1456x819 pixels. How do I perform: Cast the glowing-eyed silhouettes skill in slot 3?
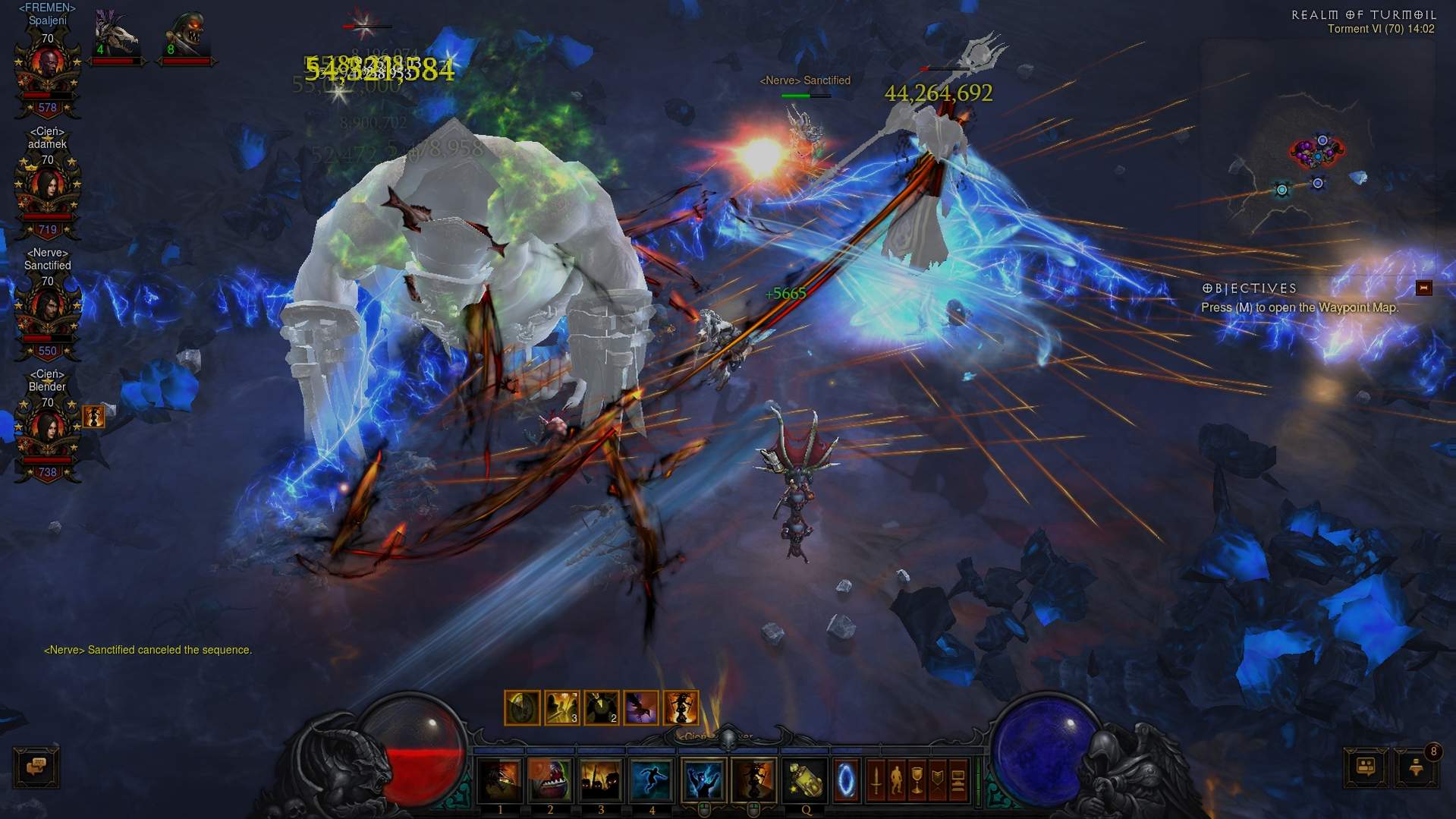601,780
